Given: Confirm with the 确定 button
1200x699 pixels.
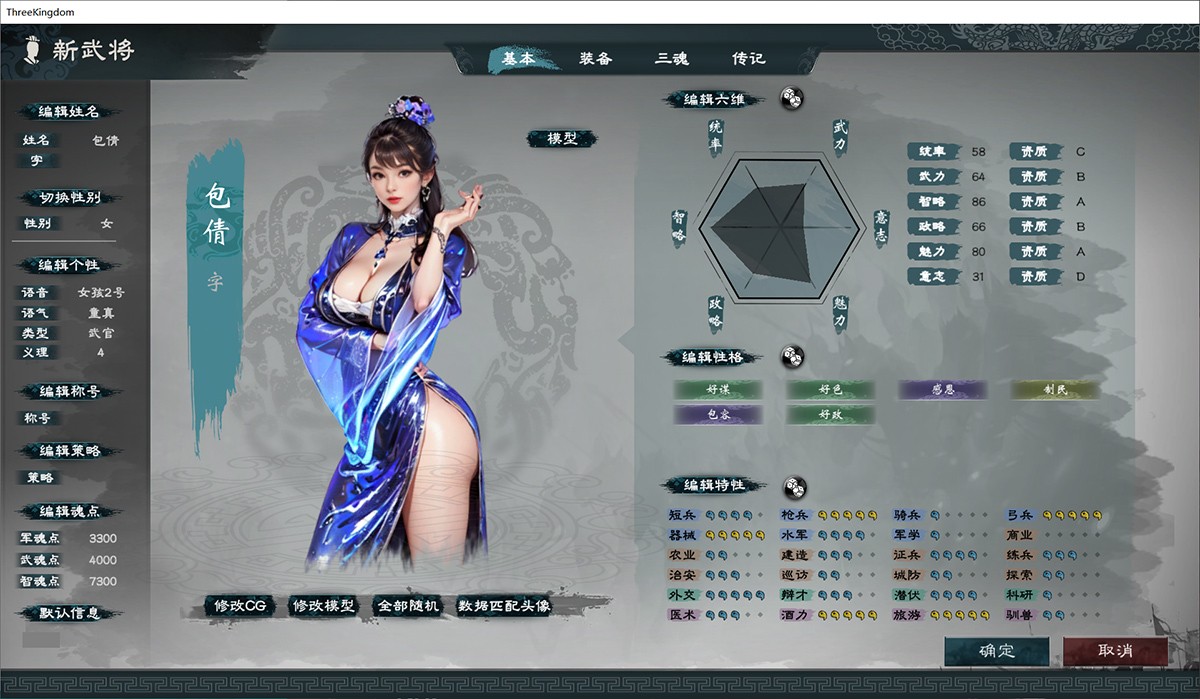Looking at the screenshot, I should [997, 651].
